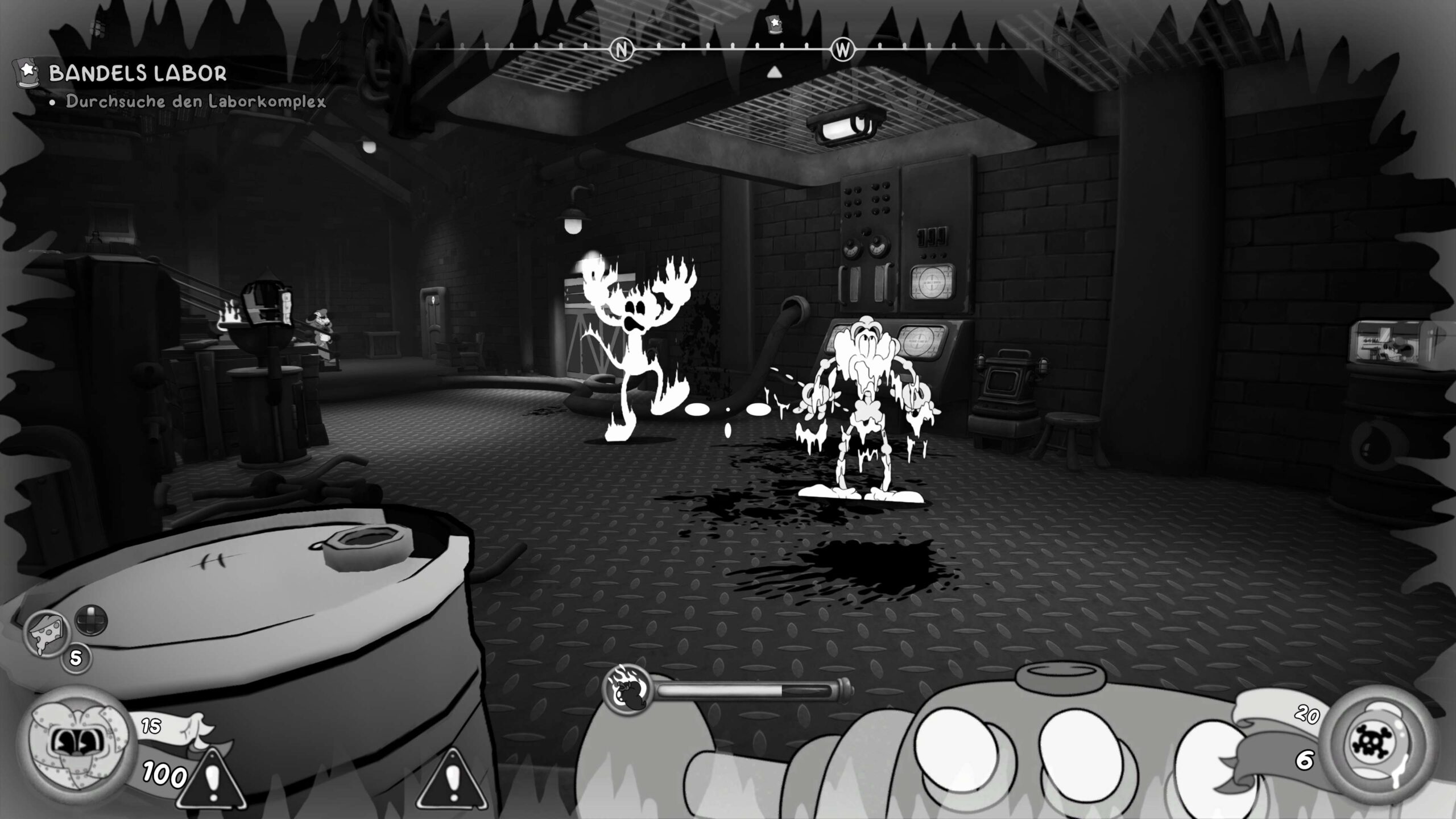
Task: Select the cheese item slot
Action: (46, 632)
